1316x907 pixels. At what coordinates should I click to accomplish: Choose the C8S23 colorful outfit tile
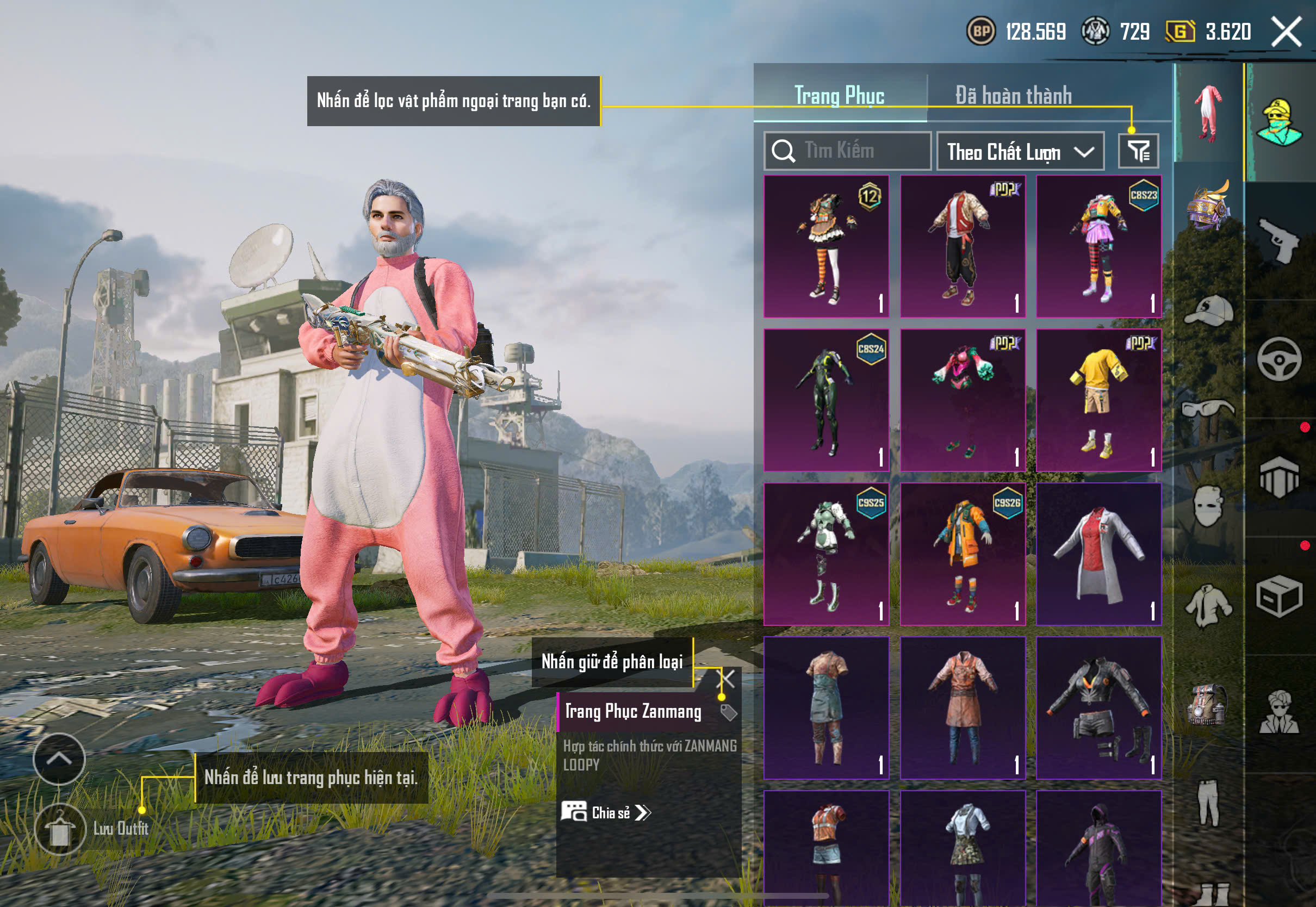pos(1098,246)
